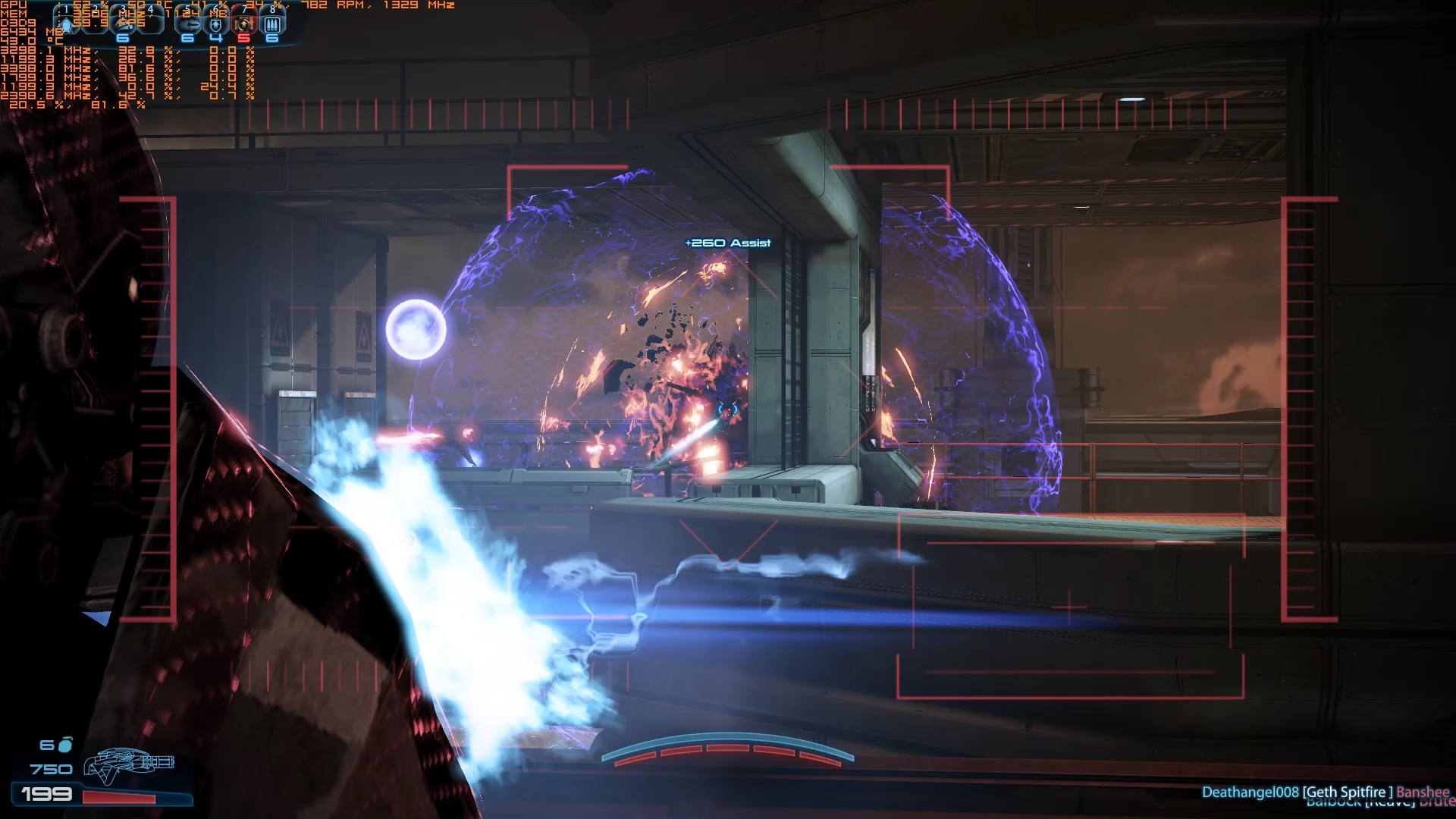Use the red Medi-Gel consumable in slot 7
Viewport: 1456px width, 819px height.
pyautogui.click(x=243, y=24)
